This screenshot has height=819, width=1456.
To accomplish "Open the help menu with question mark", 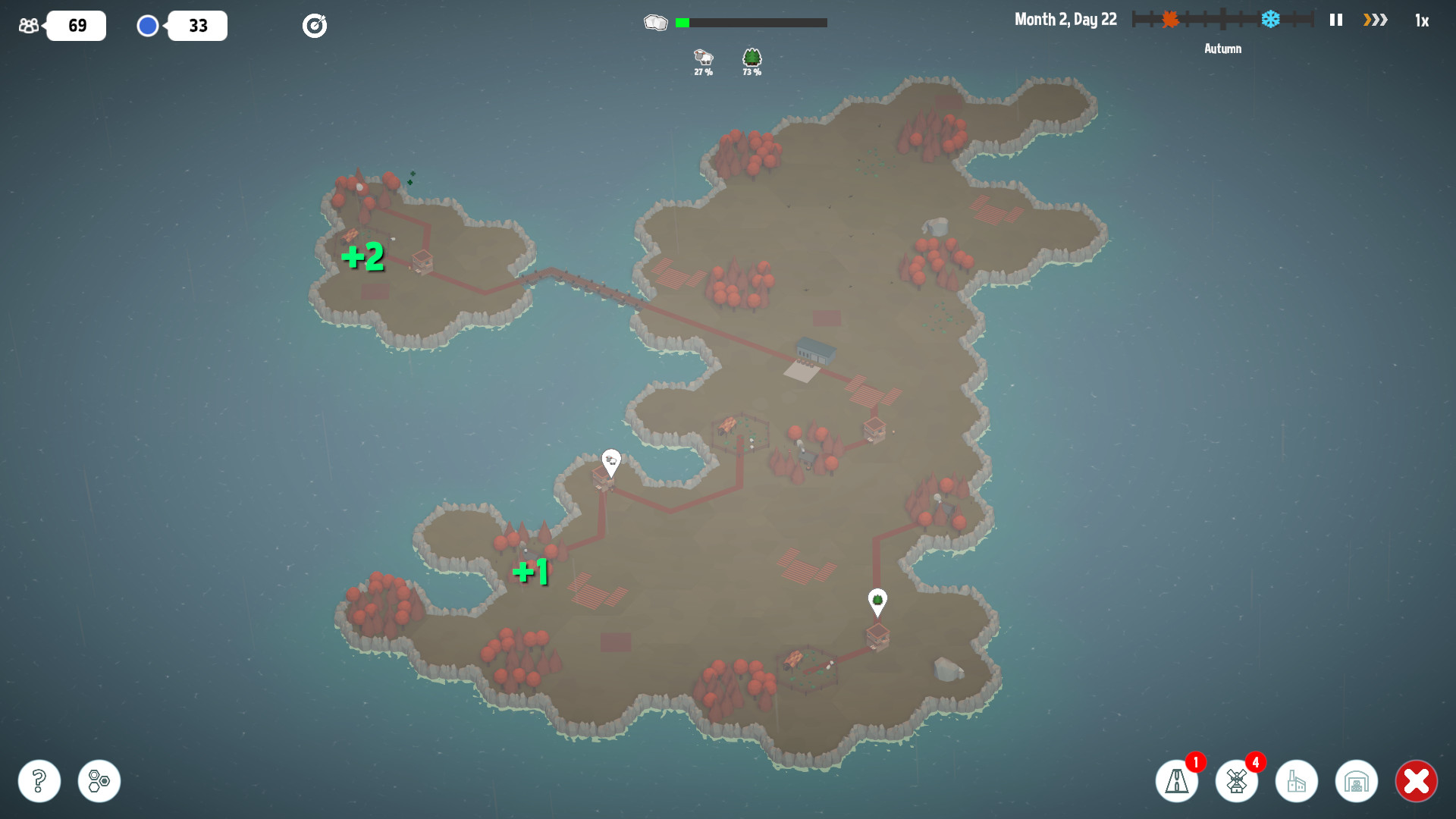I will pyautogui.click(x=39, y=780).
